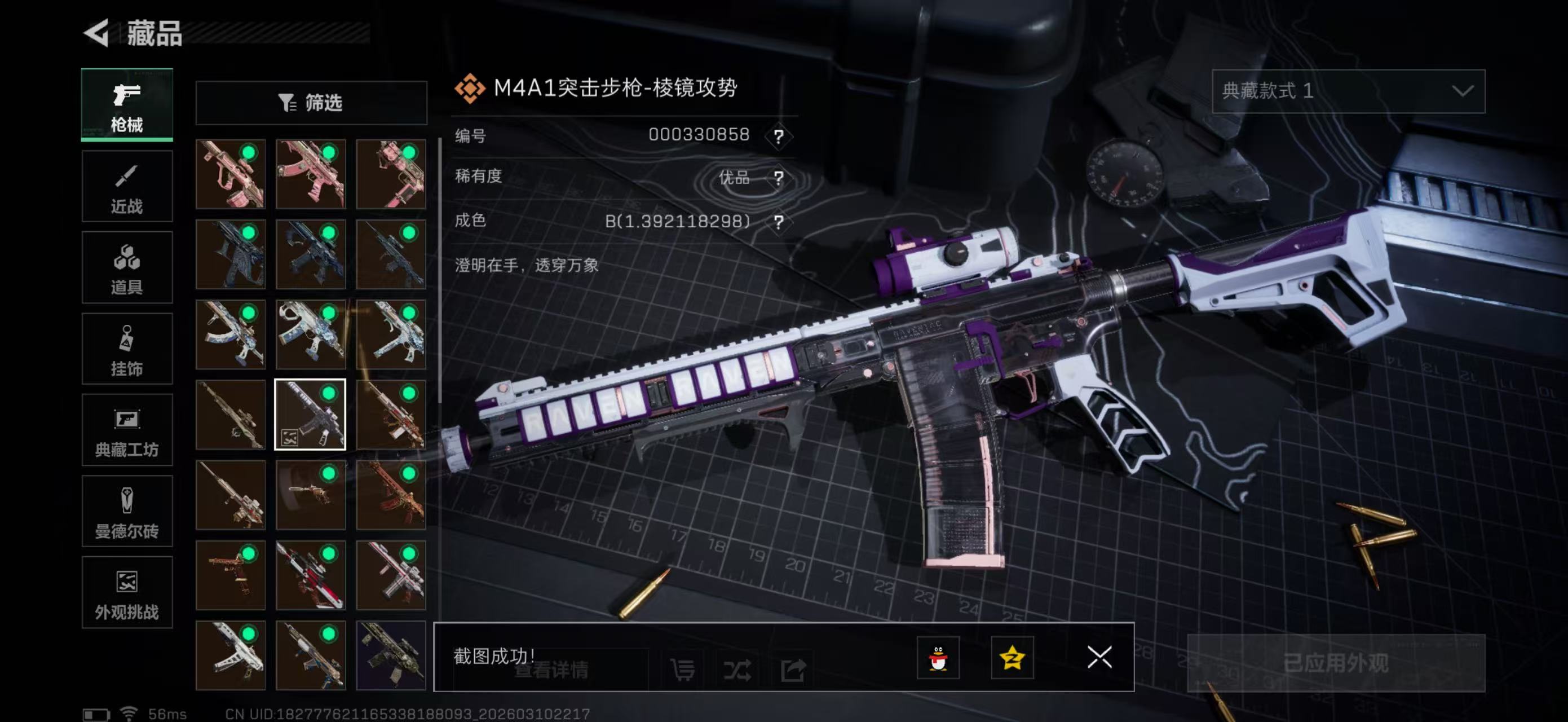The image size is (1568, 722).
Task: Share screenshot to Qzone star icon
Action: point(1012,658)
